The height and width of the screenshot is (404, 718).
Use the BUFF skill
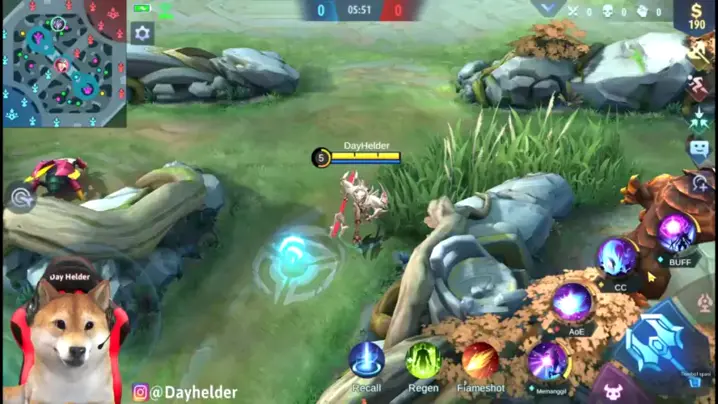pos(677,233)
